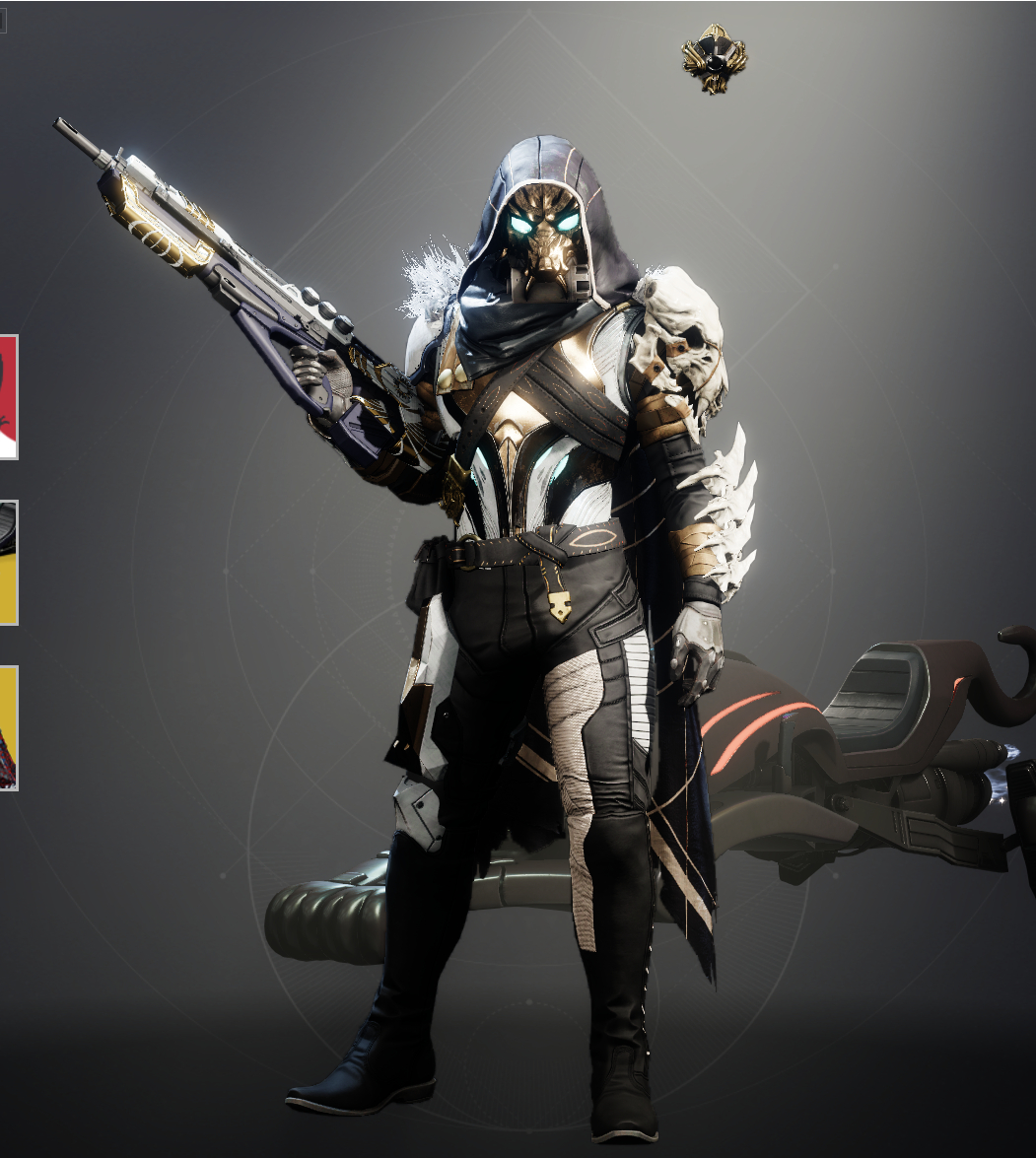Viewport: 1036px width, 1158px height.
Task: Choose the yellow slot with red patterned item
Action: (x=8, y=727)
